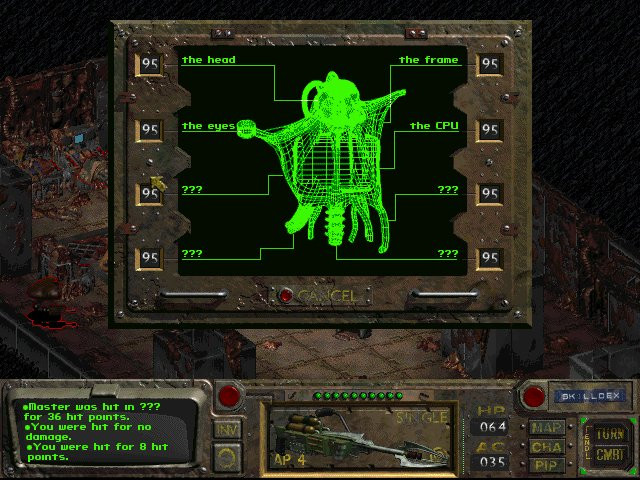End combat with the CMBT button
Image resolution: width=640 pixels, height=480 pixels.
tap(607, 453)
